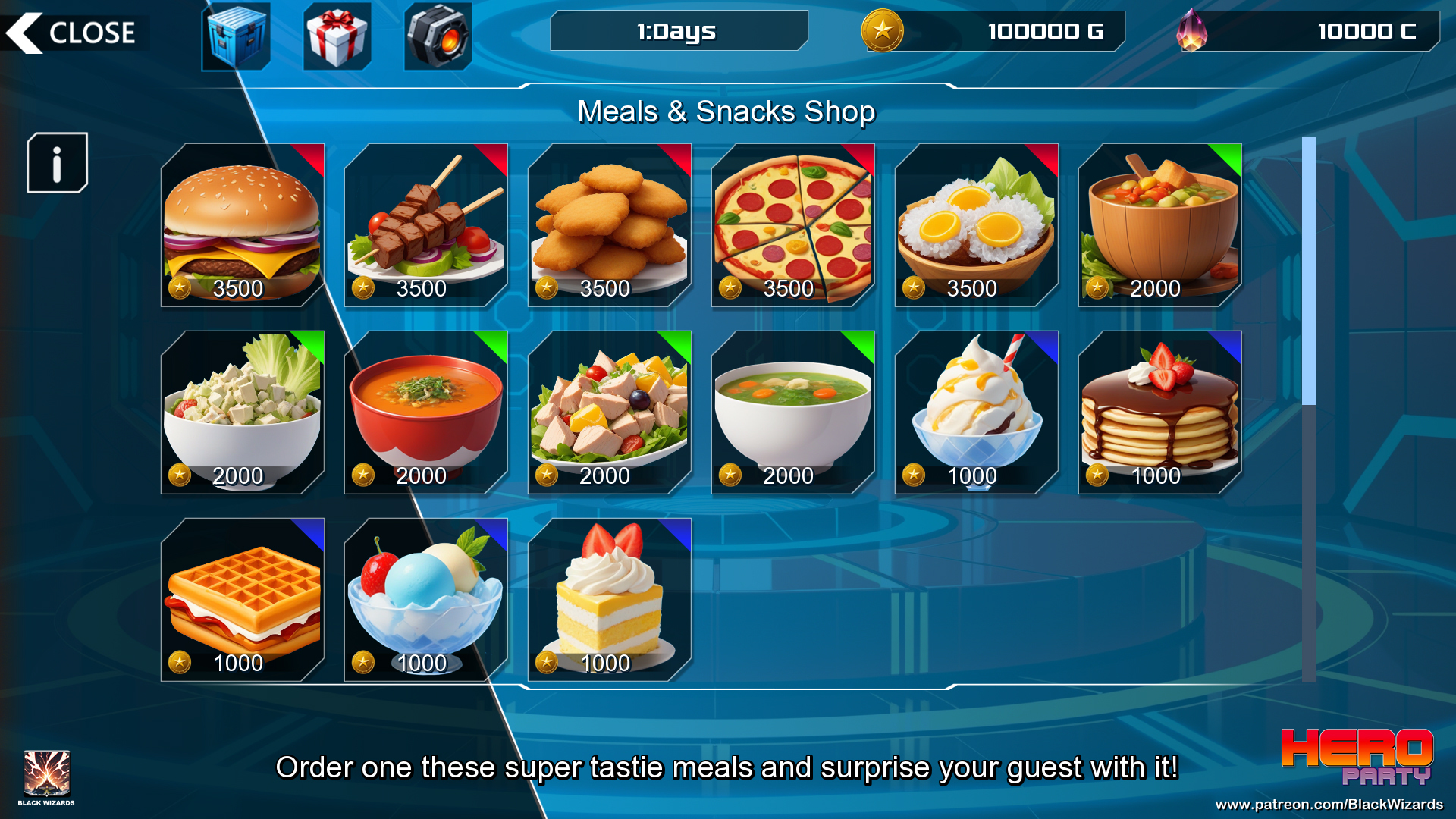Open the gift box shop tab
The image size is (1456, 819).
[337, 36]
